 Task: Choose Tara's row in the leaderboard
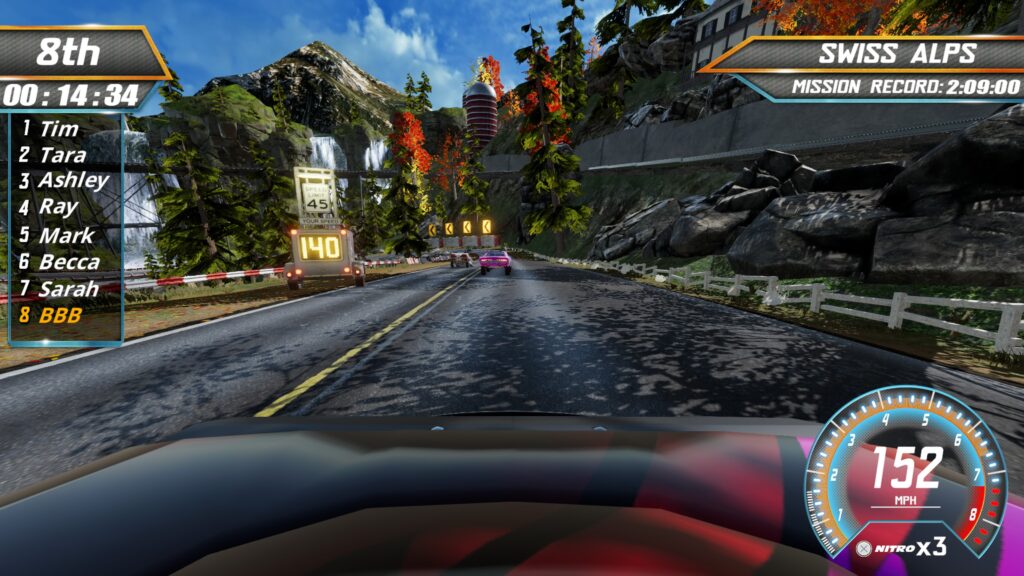click(x=62, y=155)
